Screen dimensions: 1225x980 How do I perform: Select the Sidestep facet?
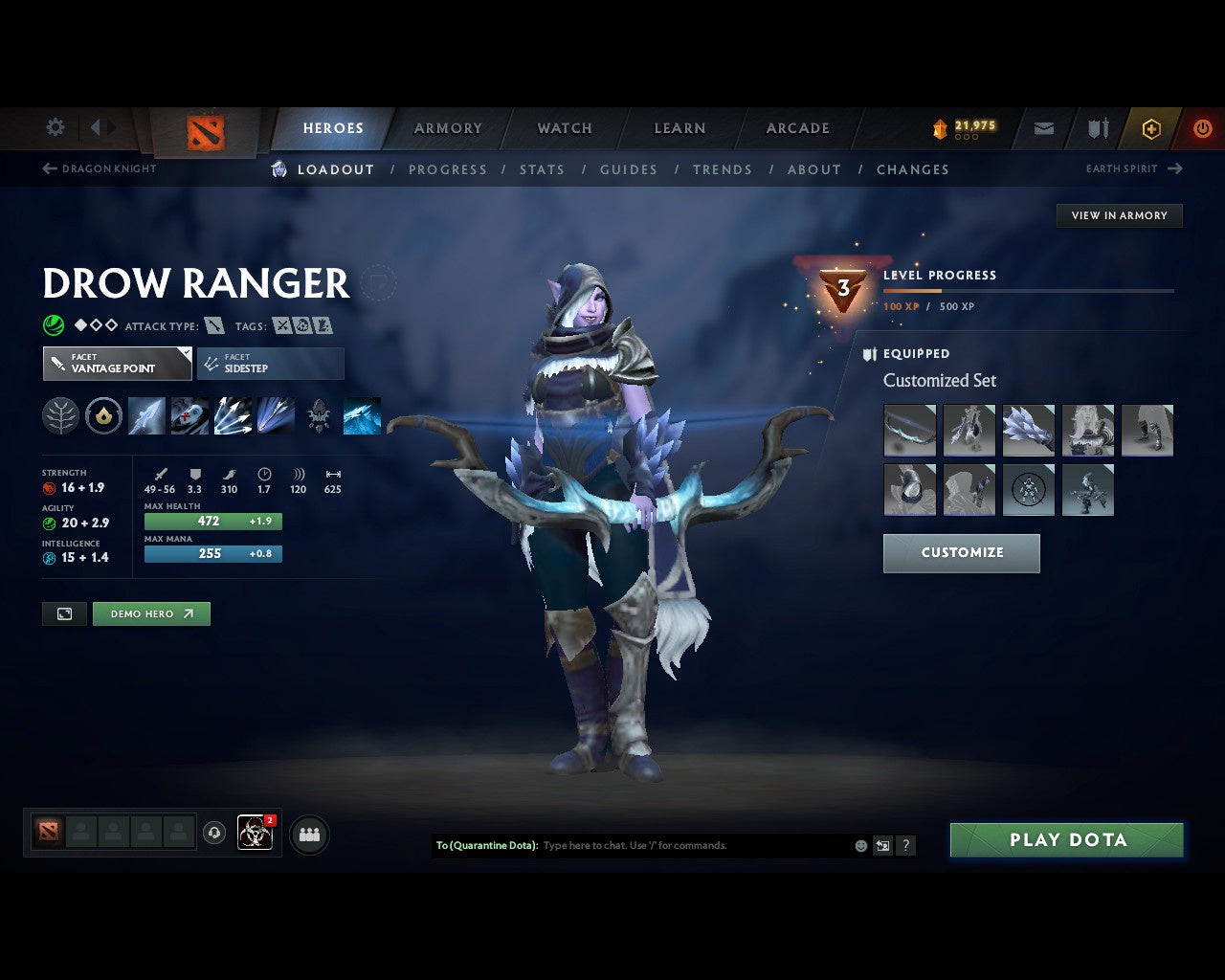click(x=270, y=364)
